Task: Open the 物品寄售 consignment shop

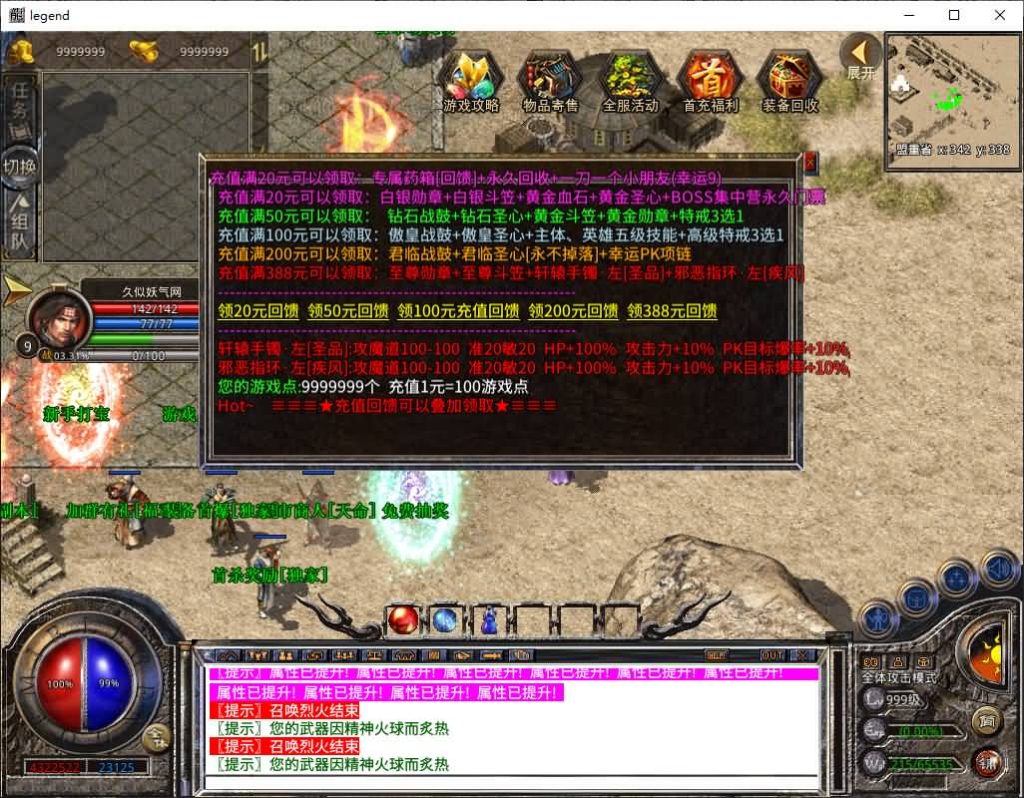Action: 550,81
